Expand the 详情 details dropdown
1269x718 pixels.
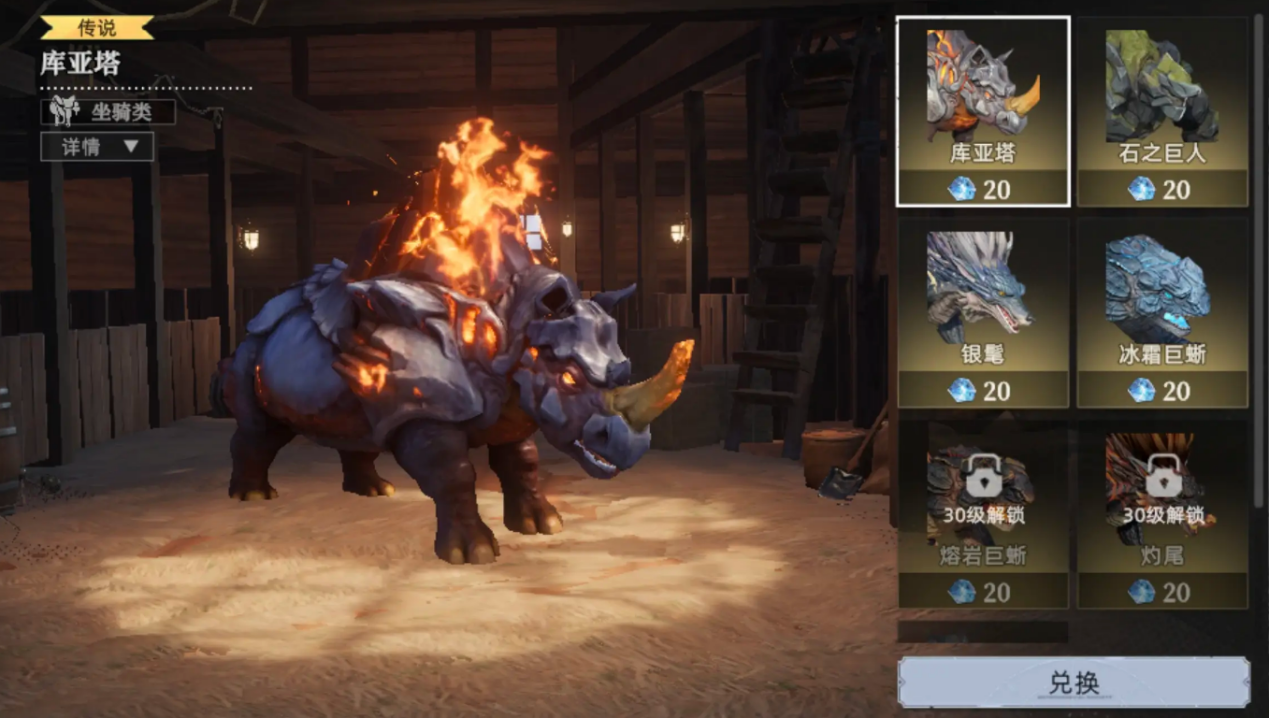pyautogui.click(x=98, y=147)
